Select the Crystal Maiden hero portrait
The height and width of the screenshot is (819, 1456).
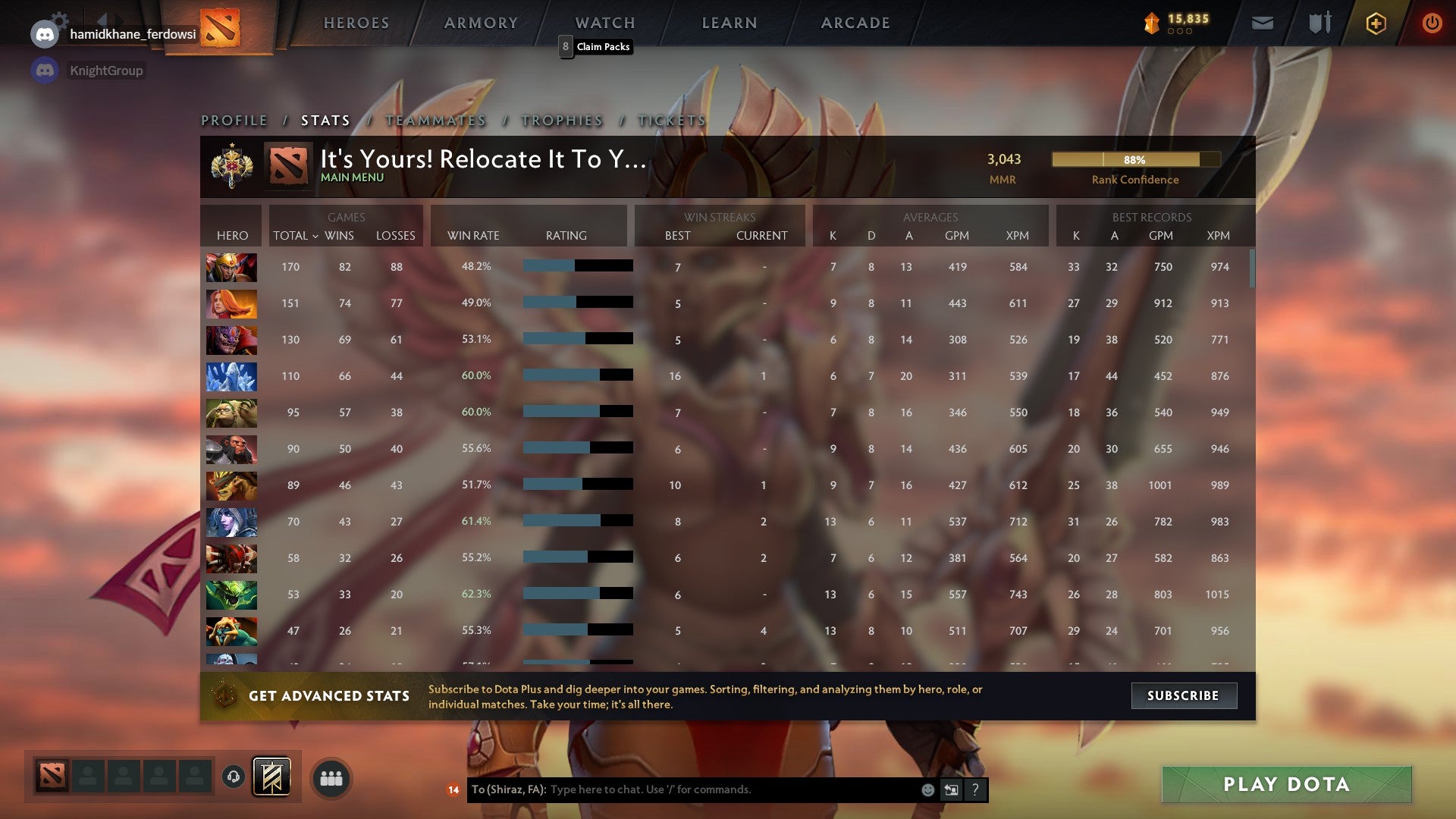[231, 376]
